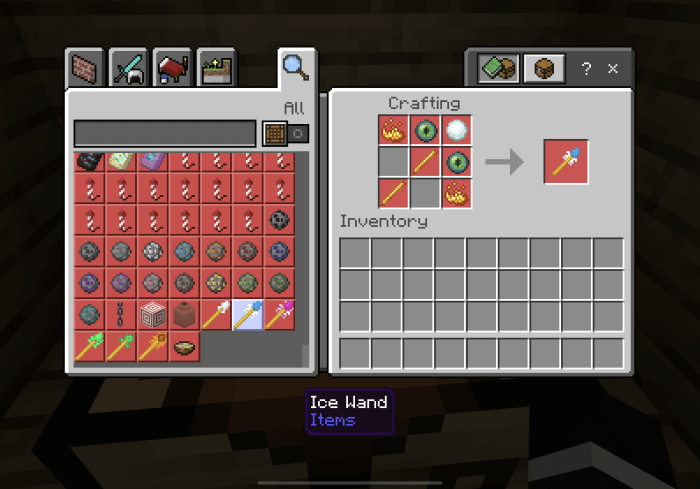
Task: Take the Ice Wand from the output slot
Action: tap(566, 161)
